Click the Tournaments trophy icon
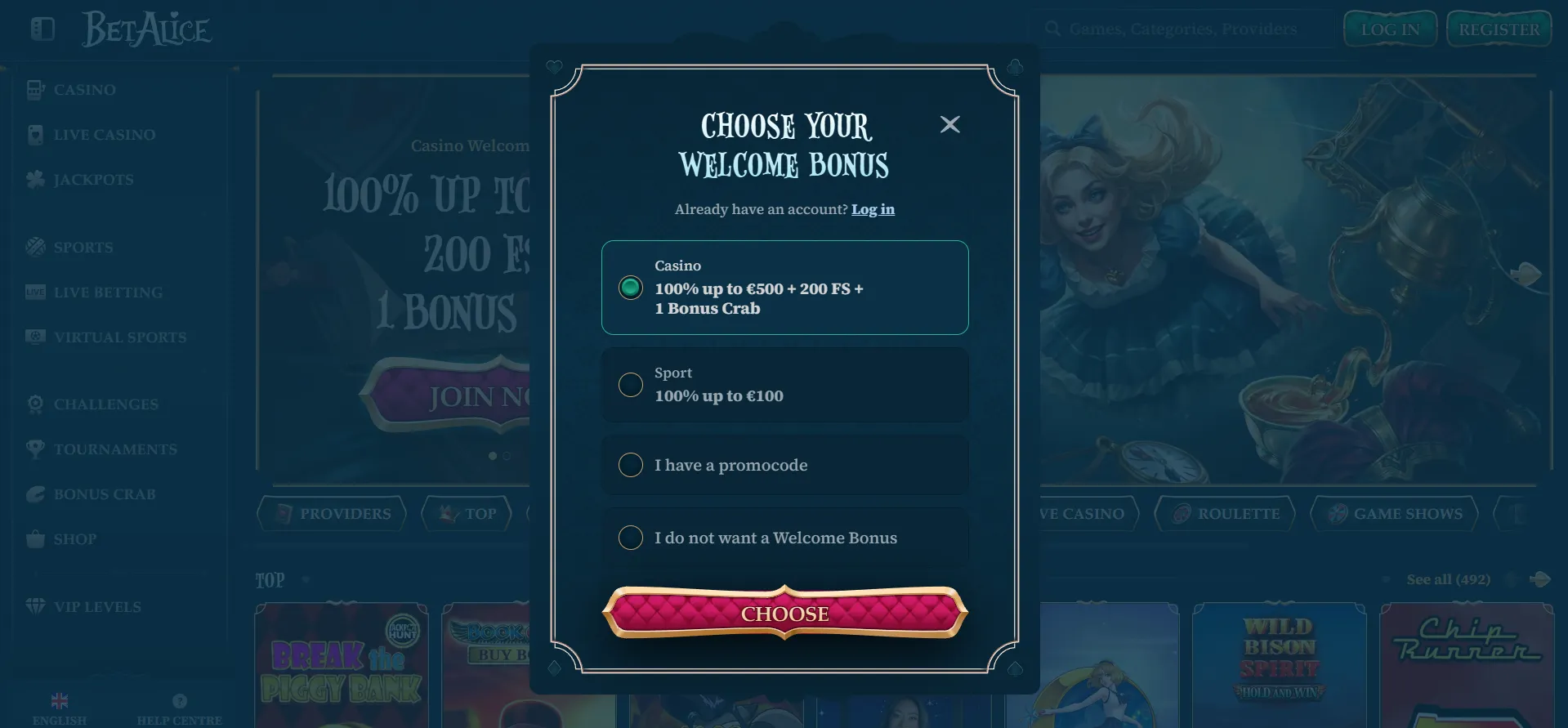Viewport: 1568px width, 728px height. click(34, 449)
